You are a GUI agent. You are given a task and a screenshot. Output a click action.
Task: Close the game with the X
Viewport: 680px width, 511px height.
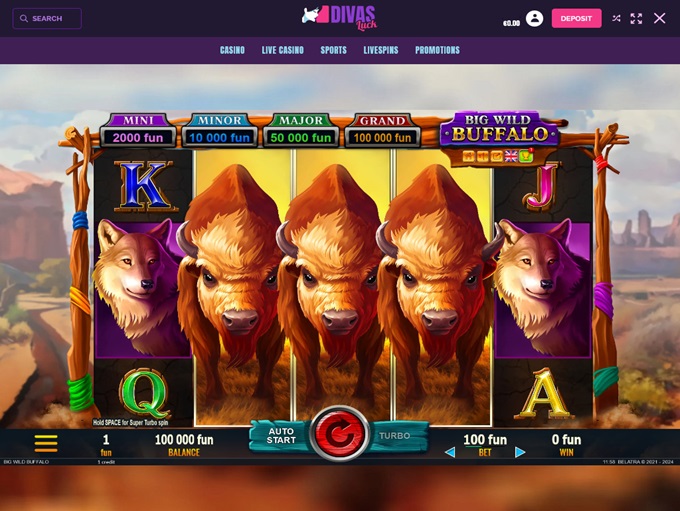(660, 18)
